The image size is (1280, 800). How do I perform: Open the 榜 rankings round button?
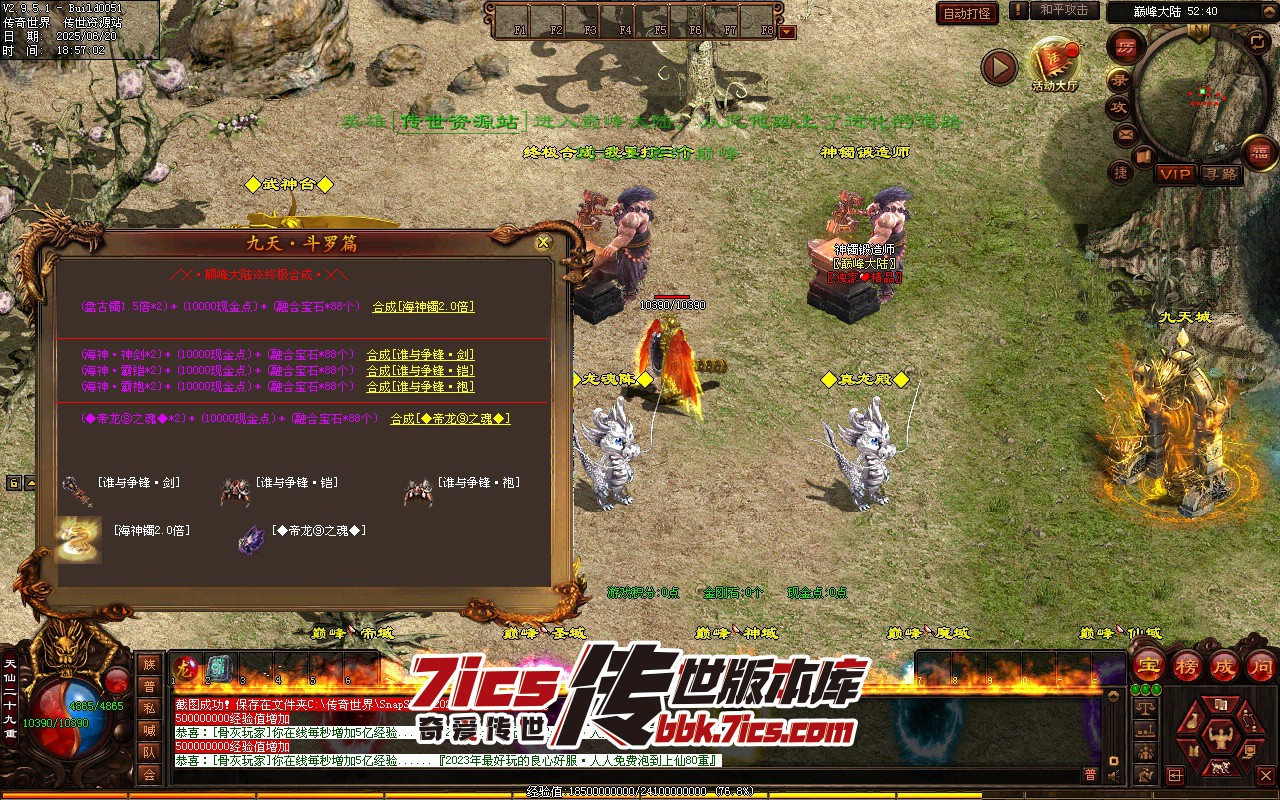[x=1187, y=666]
